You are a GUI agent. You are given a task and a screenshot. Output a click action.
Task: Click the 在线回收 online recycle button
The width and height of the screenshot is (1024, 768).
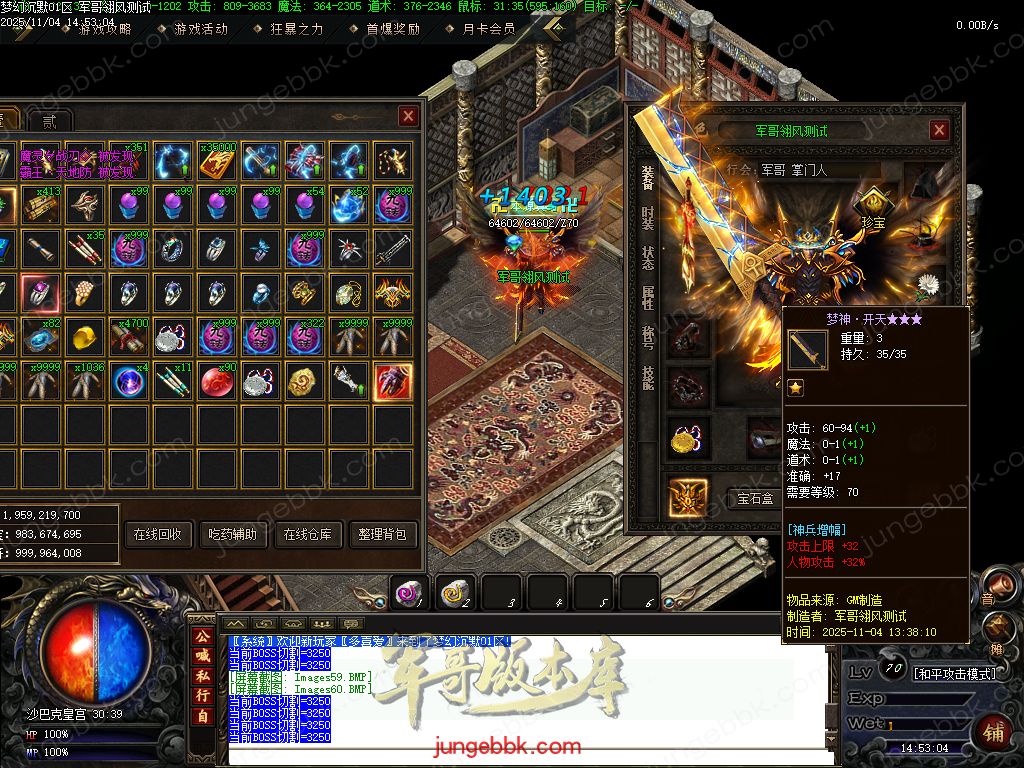pos(157,534)
